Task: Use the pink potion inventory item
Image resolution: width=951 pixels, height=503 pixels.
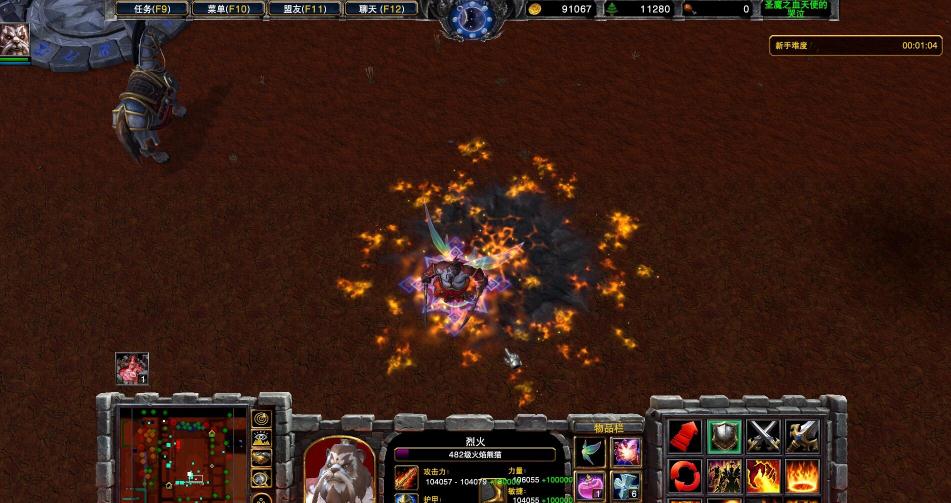Action: coord(591,487)
